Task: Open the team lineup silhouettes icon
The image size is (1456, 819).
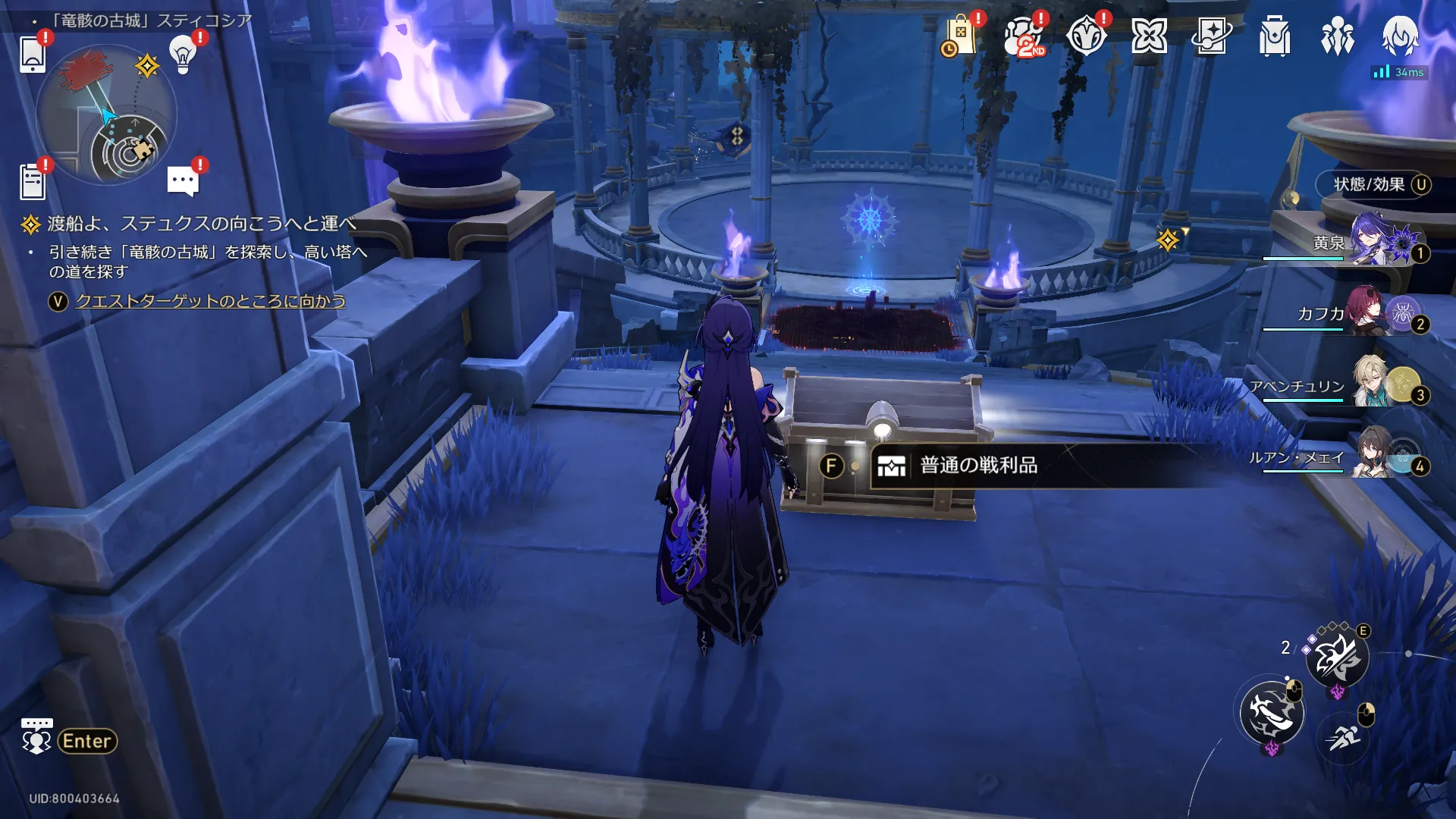Action: coord(1337,36)
